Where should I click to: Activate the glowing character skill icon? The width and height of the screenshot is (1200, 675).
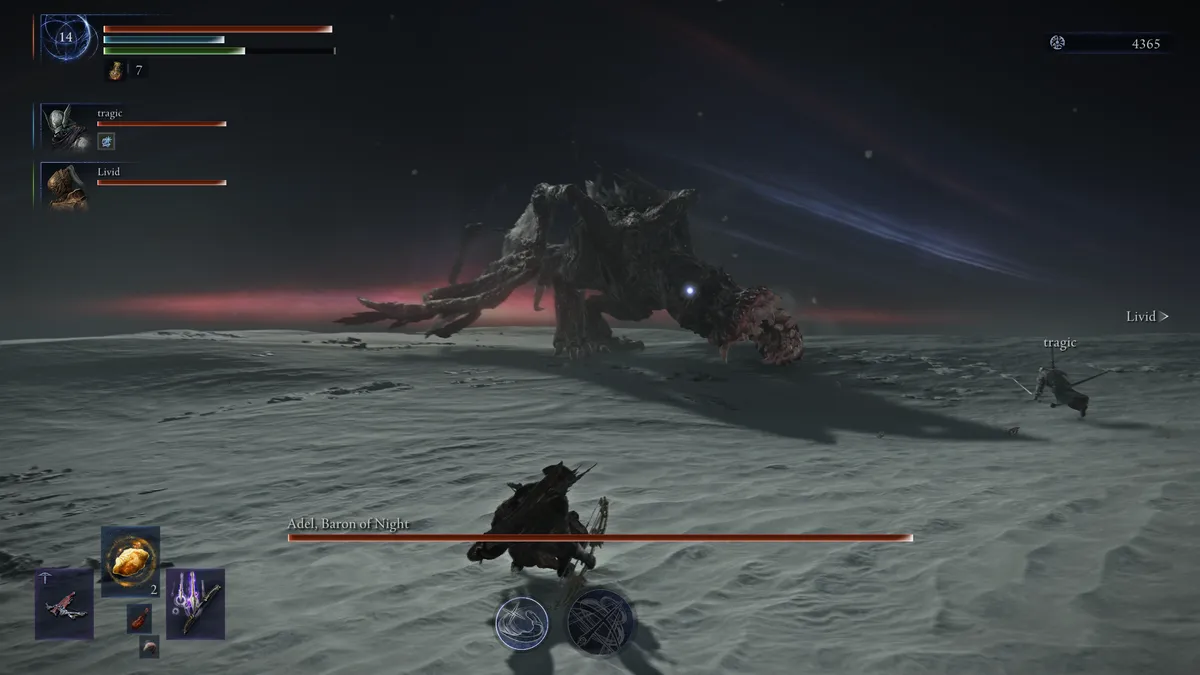[521, 620]
